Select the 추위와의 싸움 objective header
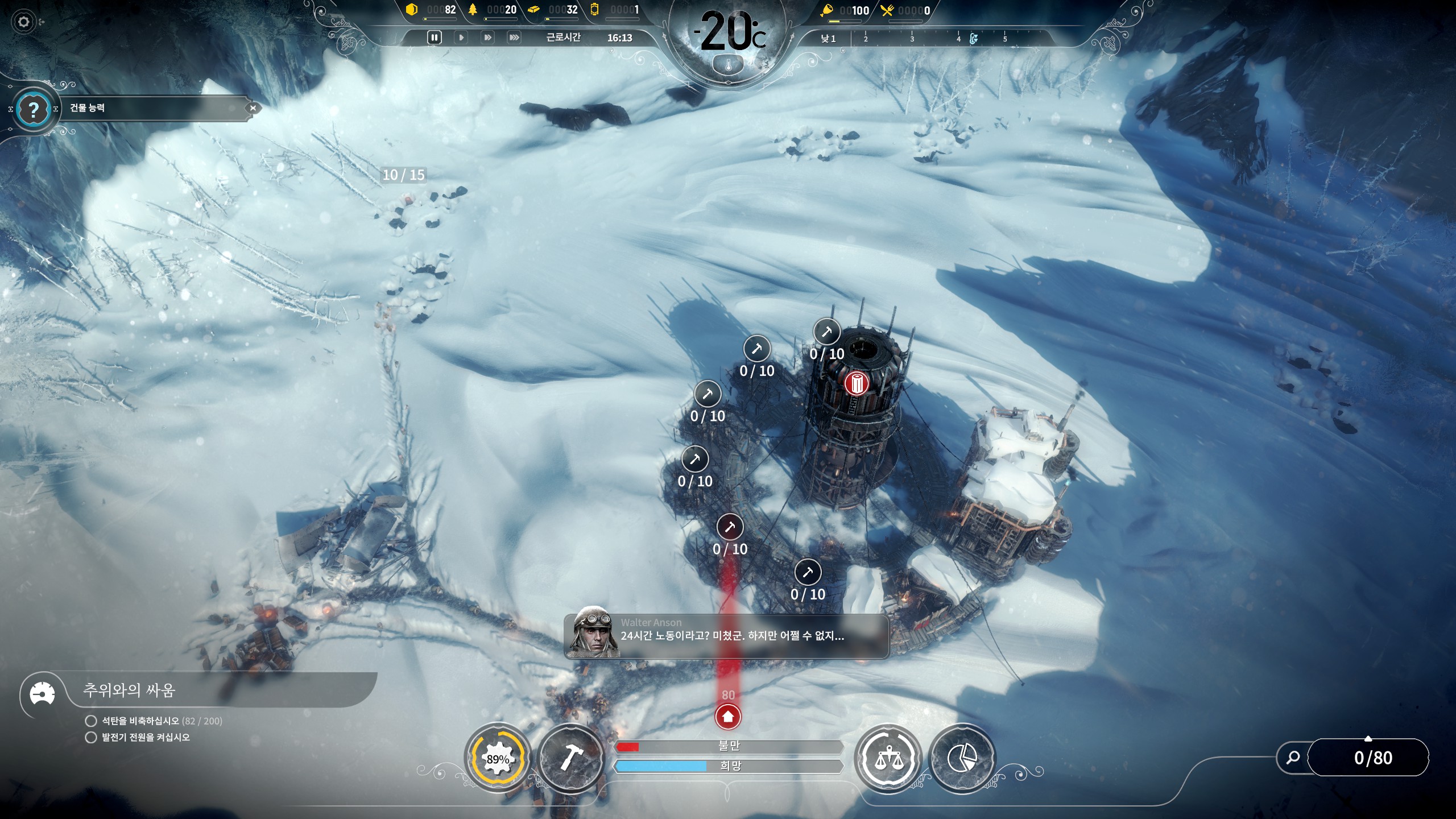The width and height of the screenshot is (1456, 819). point(130,690)
